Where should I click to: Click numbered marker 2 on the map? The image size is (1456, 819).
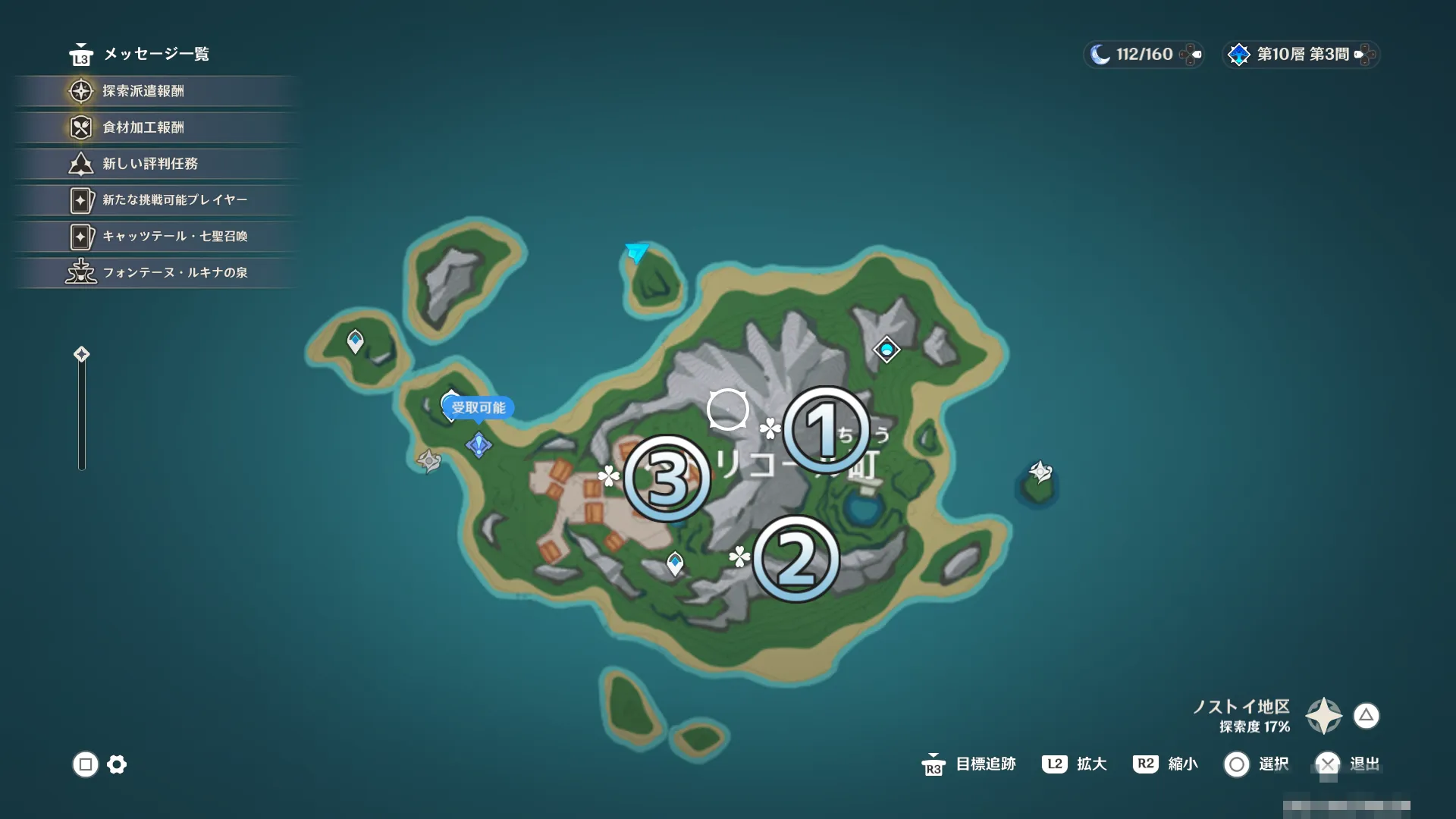click(x=795, y=560)
